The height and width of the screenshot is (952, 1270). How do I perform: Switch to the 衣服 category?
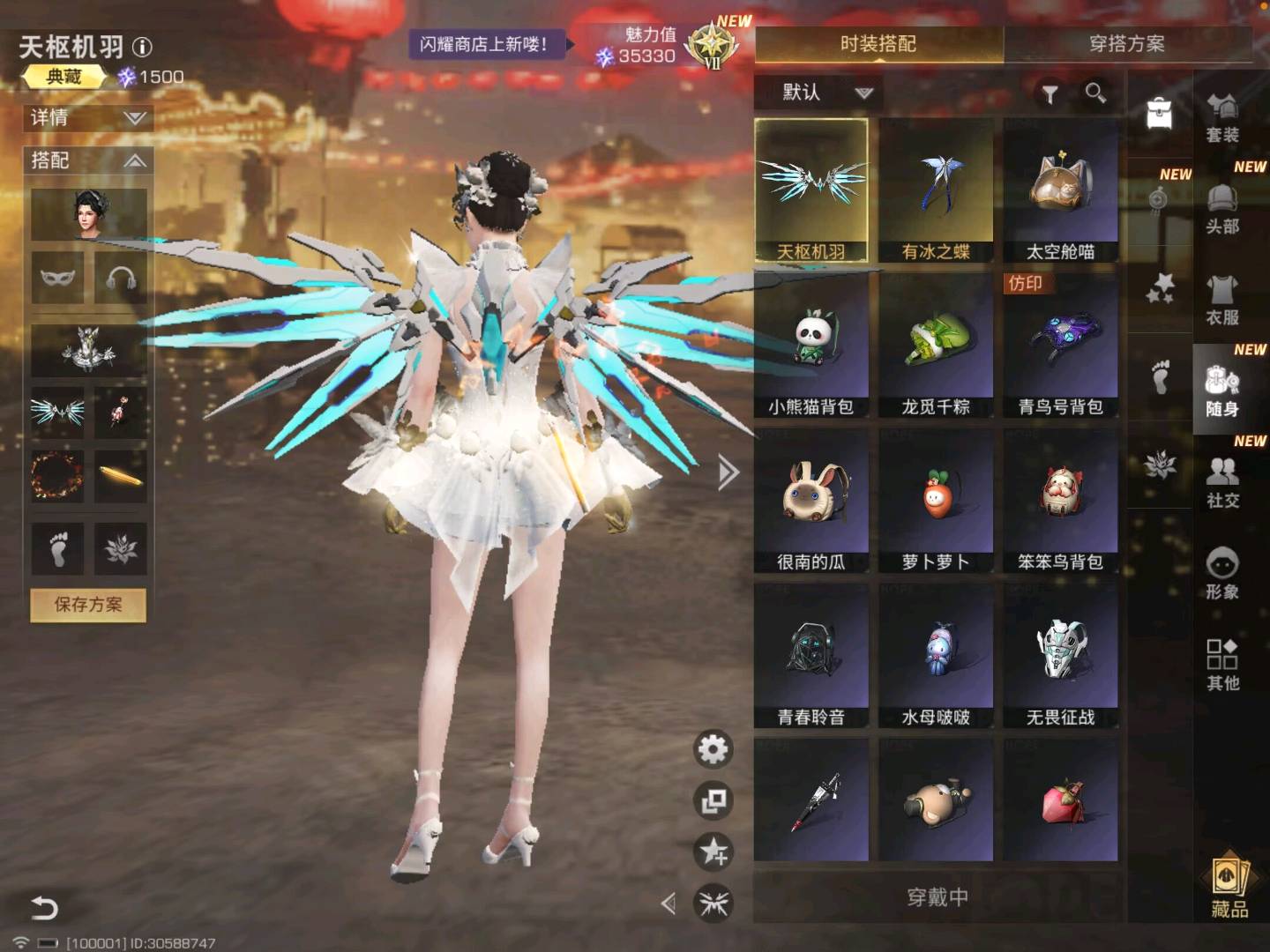click(1222, 300)
